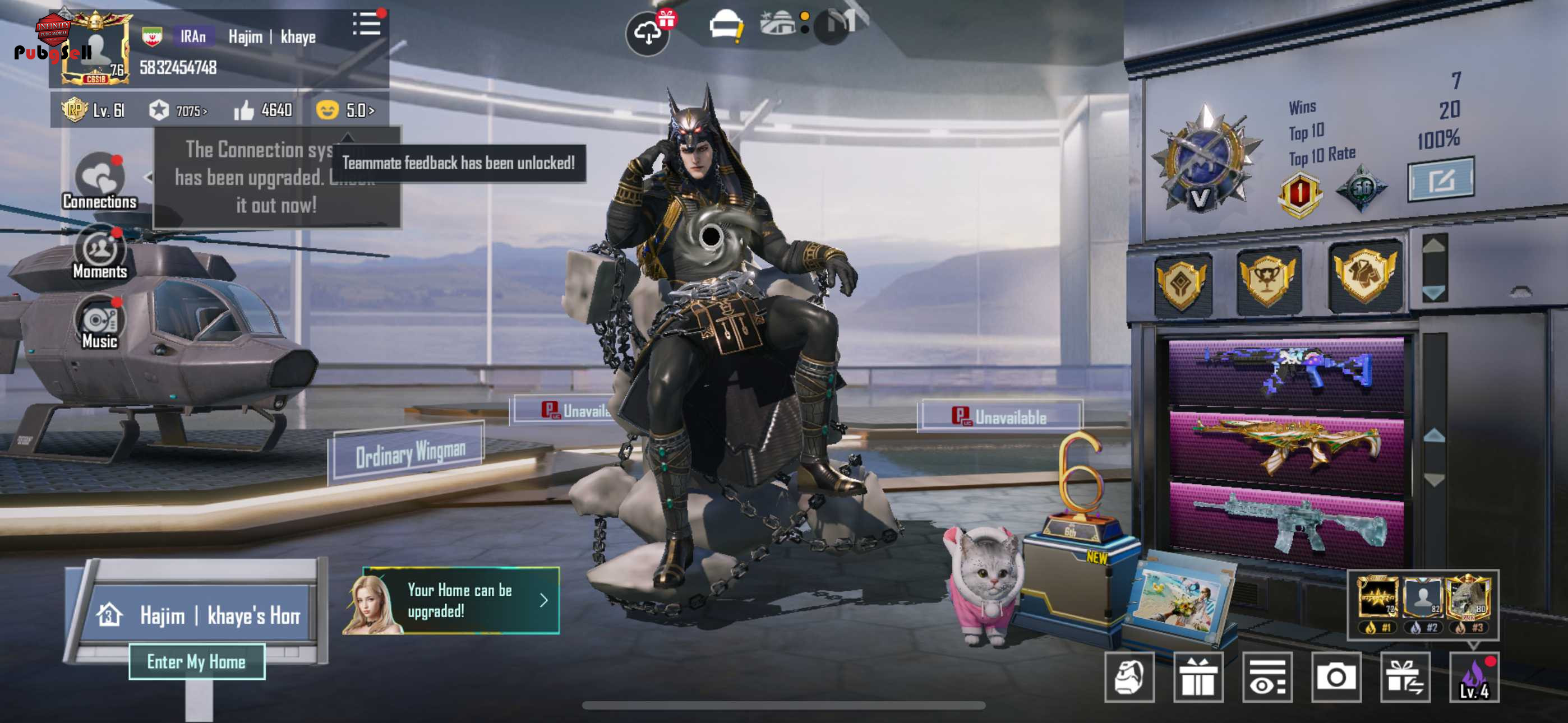Open the list menu beside the player name
The height and width of the screenshot is (723, 1568).
pyautogui.click(x=366, y=25)
